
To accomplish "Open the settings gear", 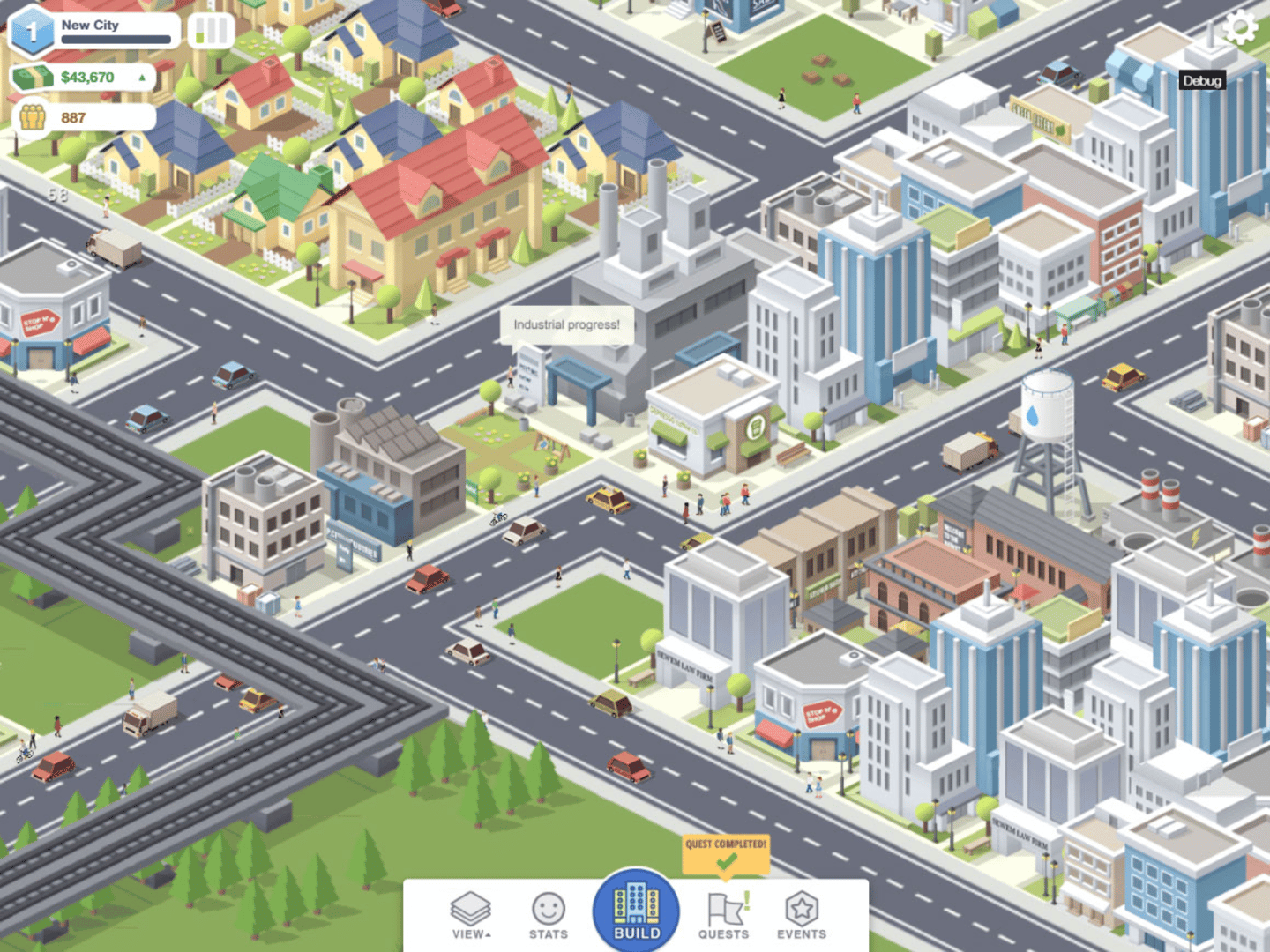I will pos(1242,28).
